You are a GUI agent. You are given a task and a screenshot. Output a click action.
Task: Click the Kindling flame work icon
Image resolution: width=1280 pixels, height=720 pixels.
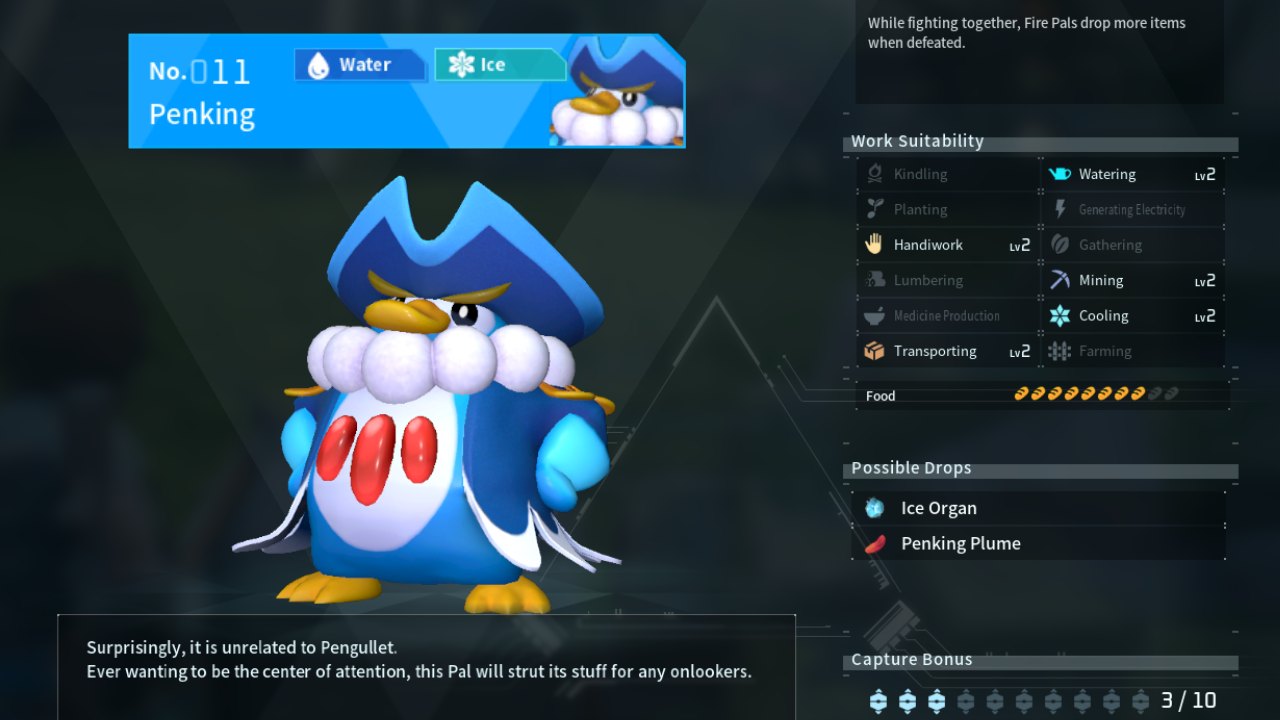pyautogui.click(x=872, y=173)
